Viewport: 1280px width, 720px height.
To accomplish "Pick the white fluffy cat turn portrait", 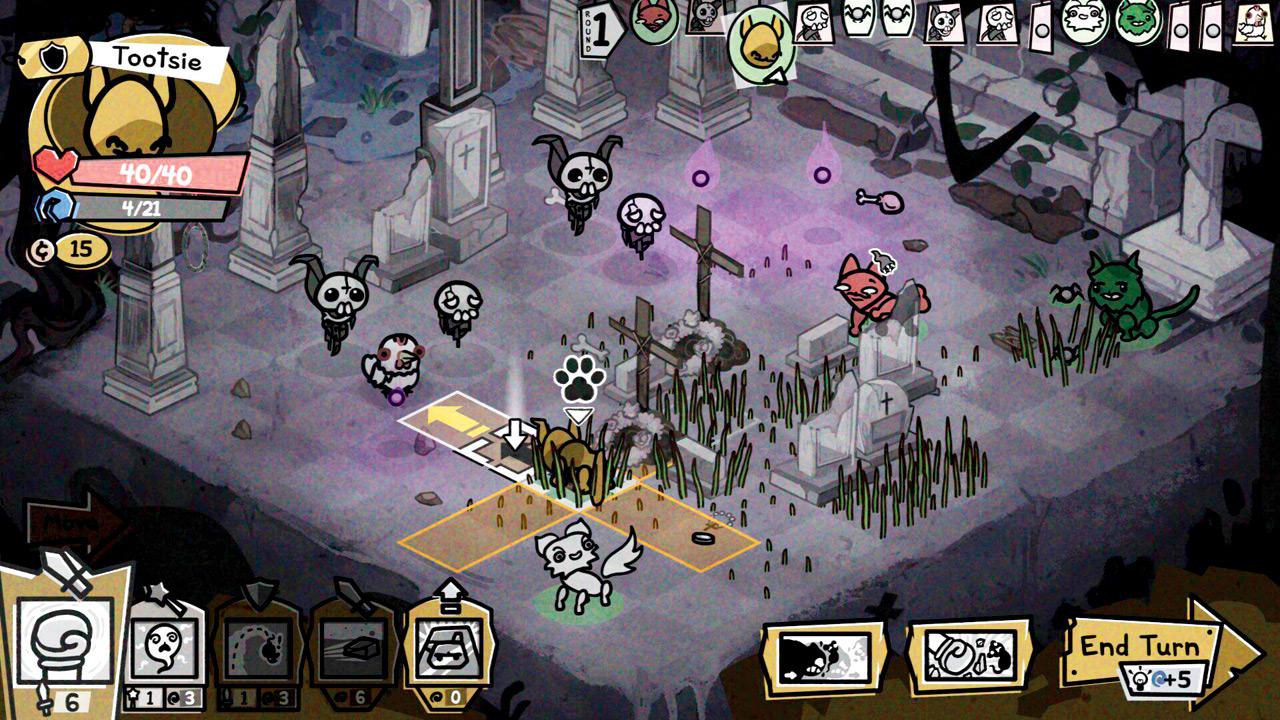I will click(1082, 20).
